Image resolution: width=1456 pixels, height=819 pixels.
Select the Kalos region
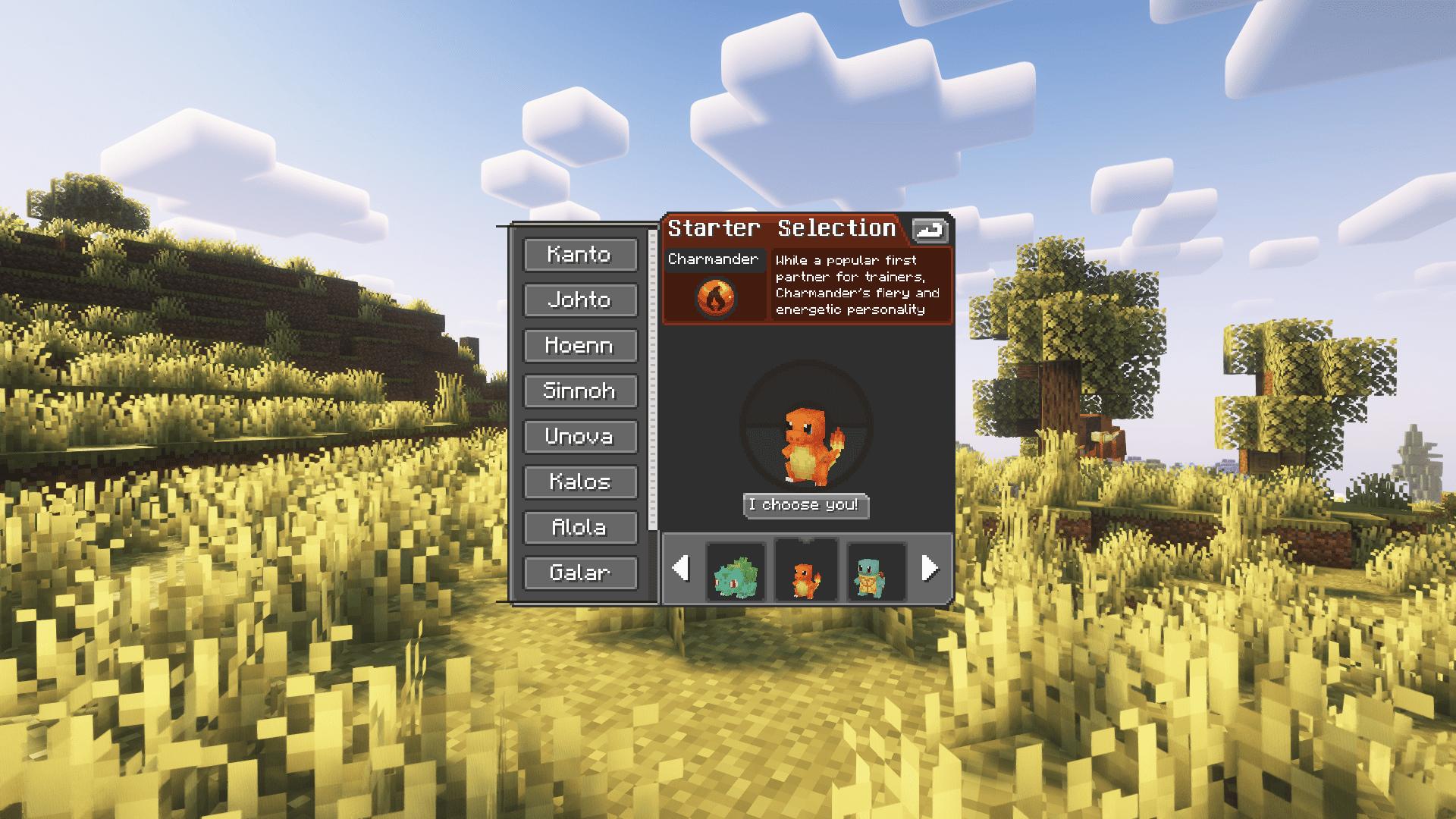[x=580, y=482]
